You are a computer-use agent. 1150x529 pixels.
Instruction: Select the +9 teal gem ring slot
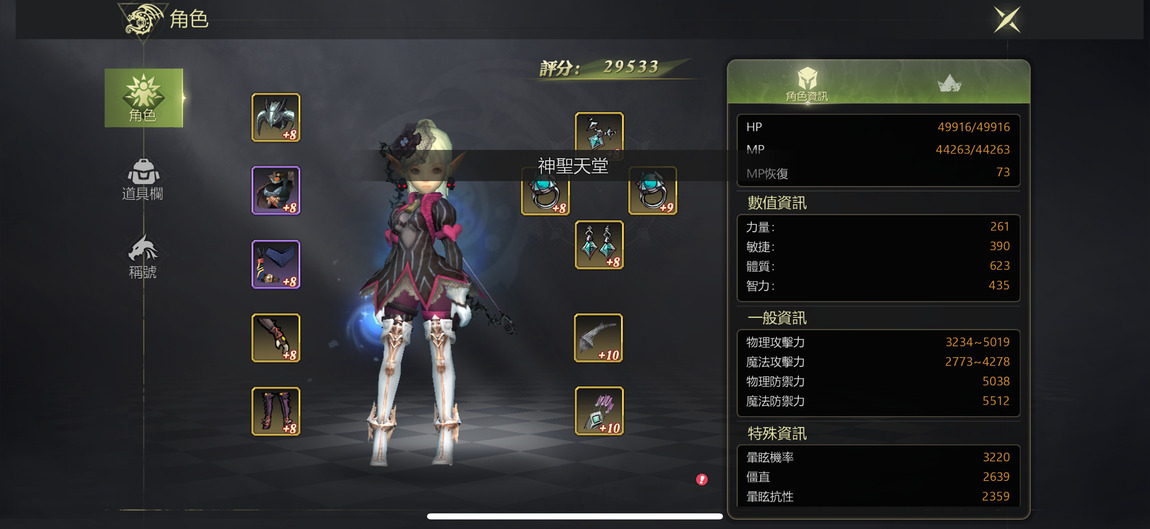[x=652, y=191]
